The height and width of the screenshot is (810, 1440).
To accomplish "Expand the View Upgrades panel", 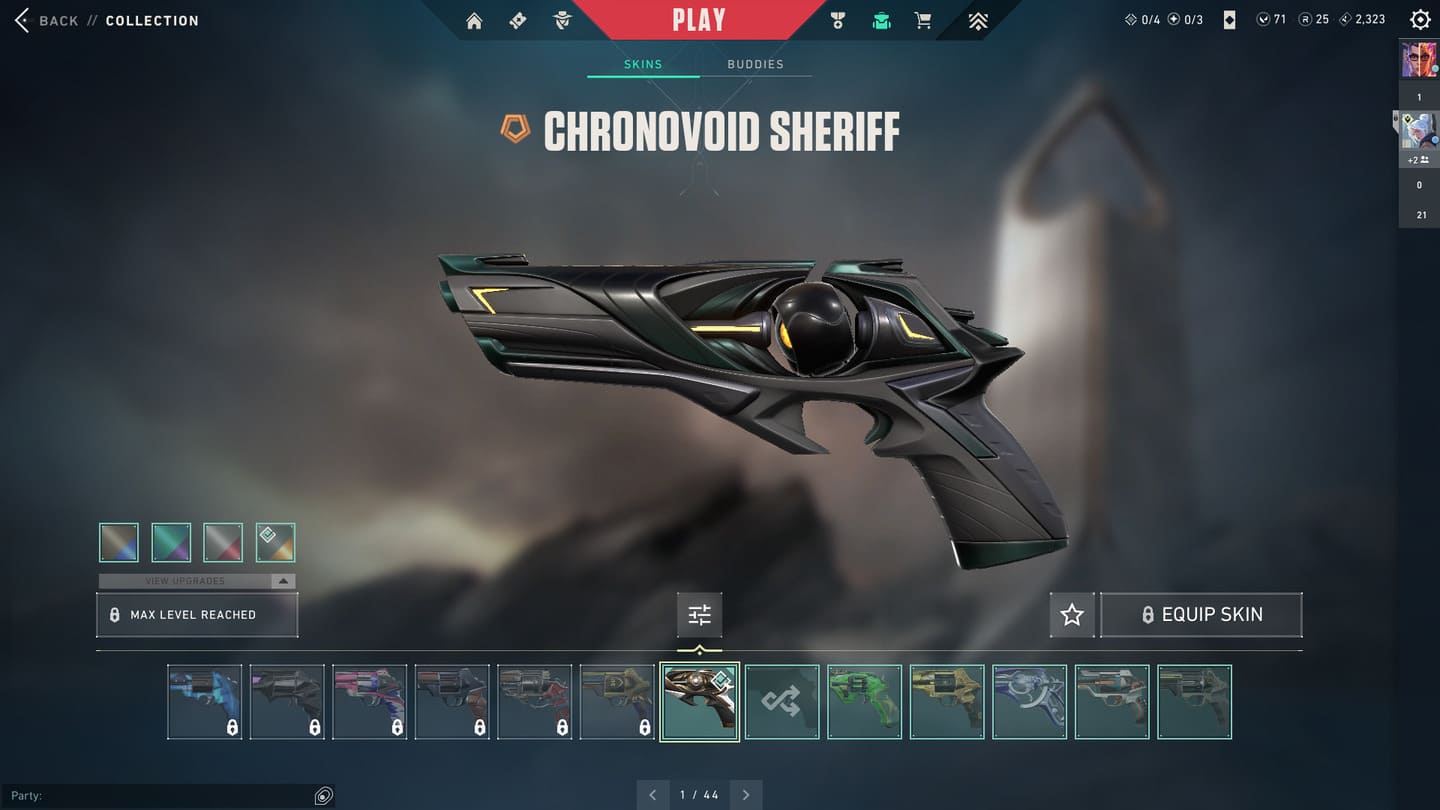I will [197, 581].
